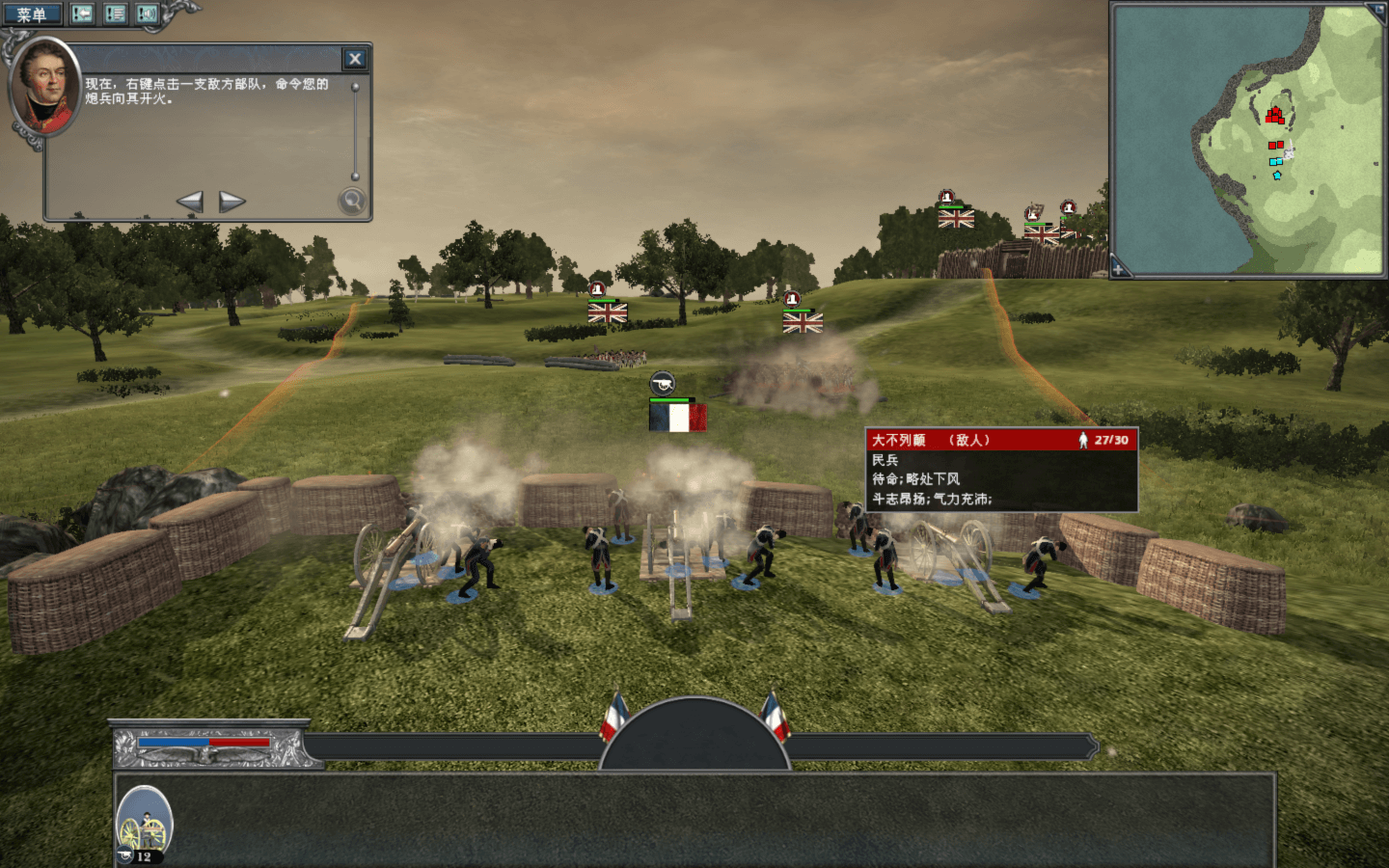Click the advisor portrait

[44, 87]
